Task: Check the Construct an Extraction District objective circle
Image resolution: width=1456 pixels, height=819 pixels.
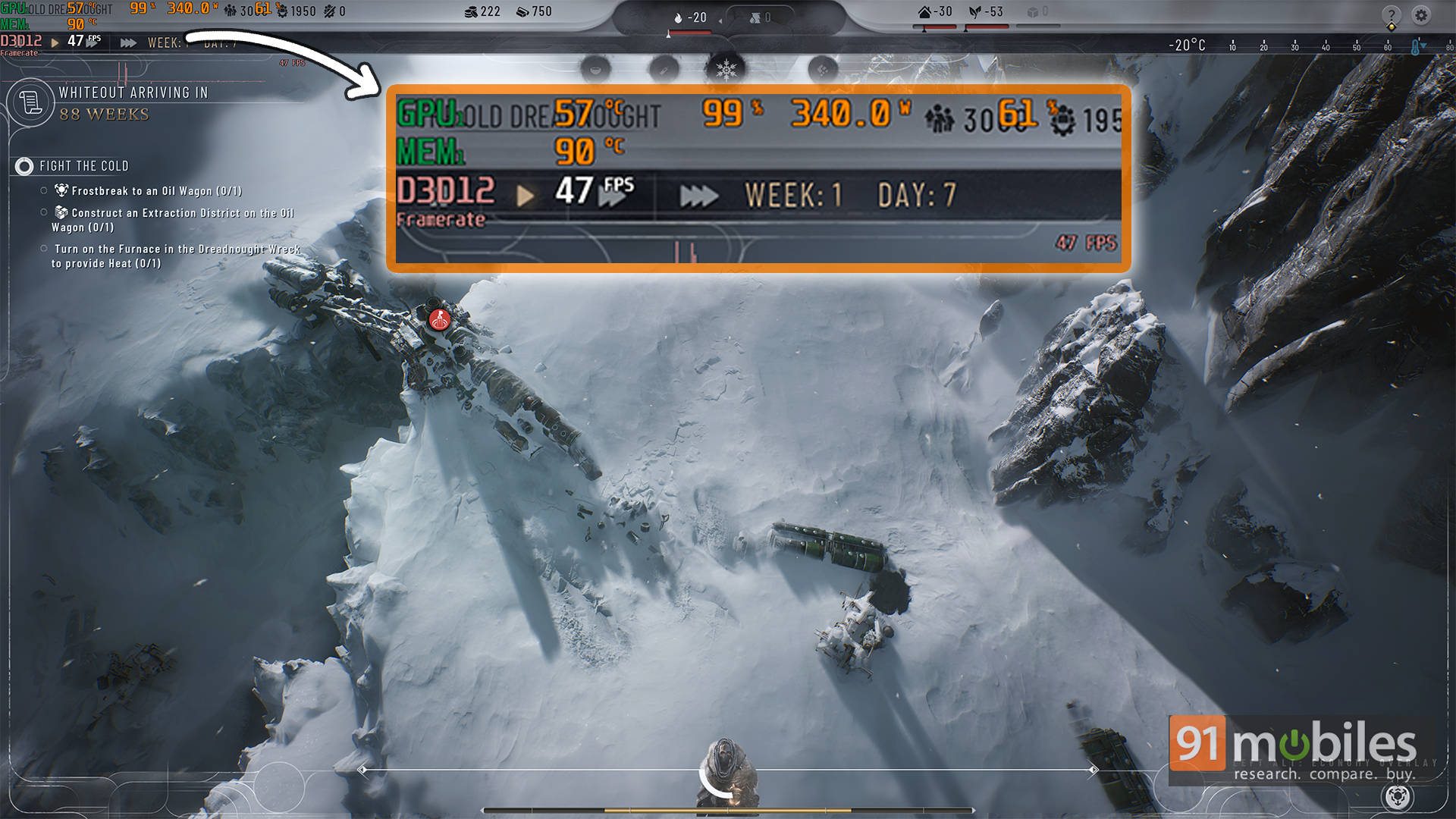Action: (x=43, y=212)
